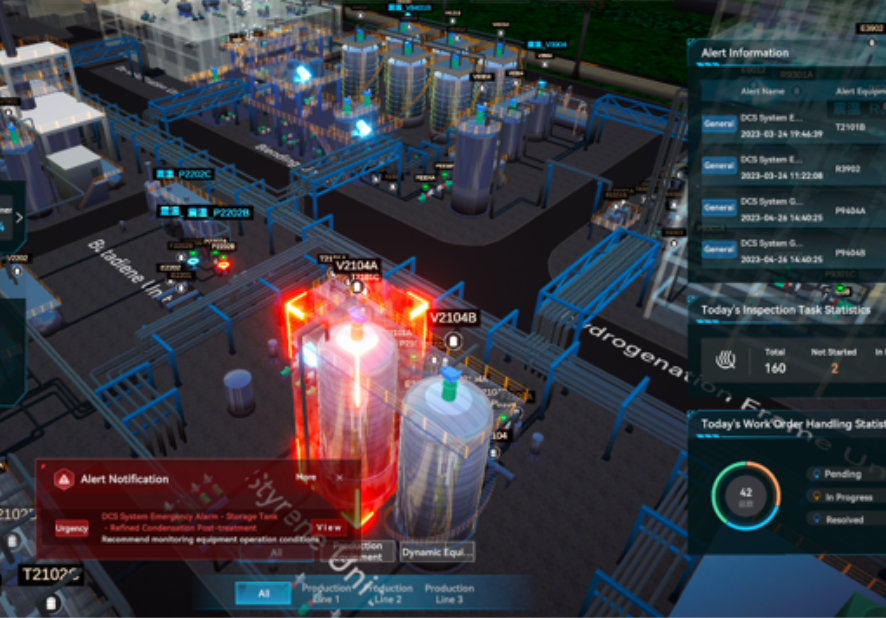Viewport: 886px width, 618px height.
Task: Expand the left side panel arrow
Action: 19,215
